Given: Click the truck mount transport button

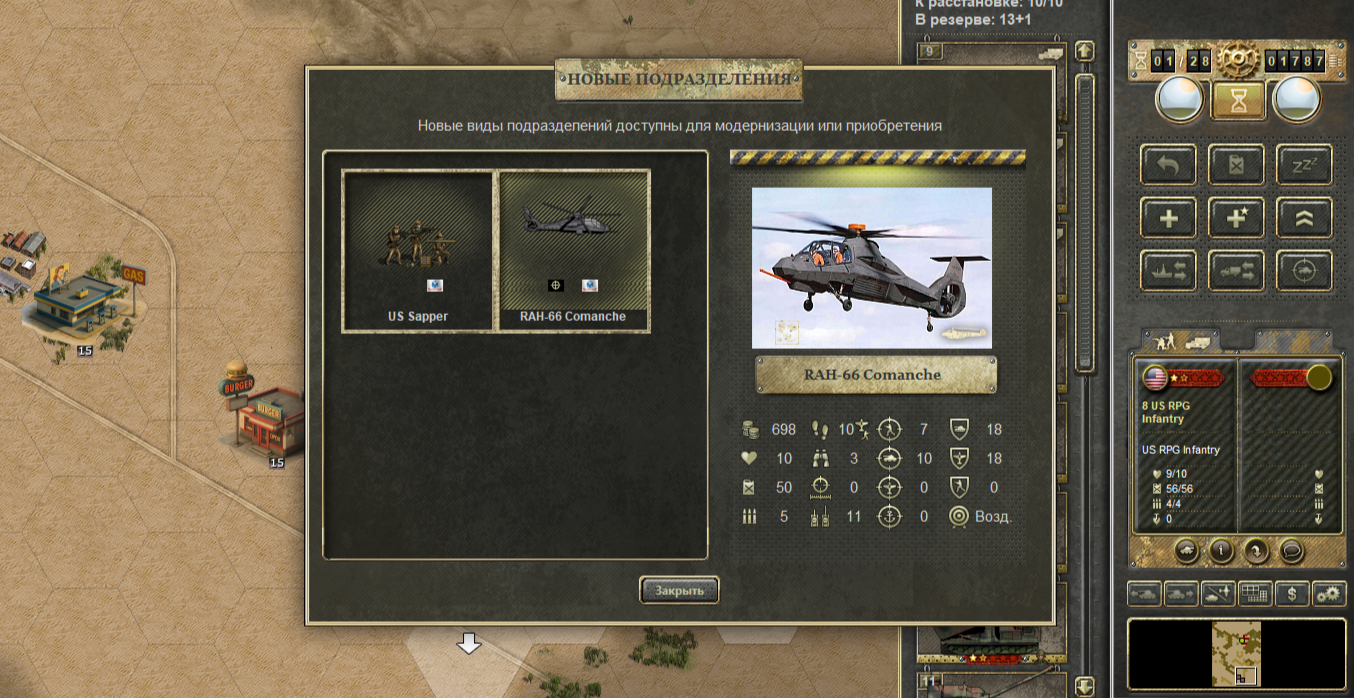Looking at the screenshot, I should pyautogui.click(x=1236, y=271).
